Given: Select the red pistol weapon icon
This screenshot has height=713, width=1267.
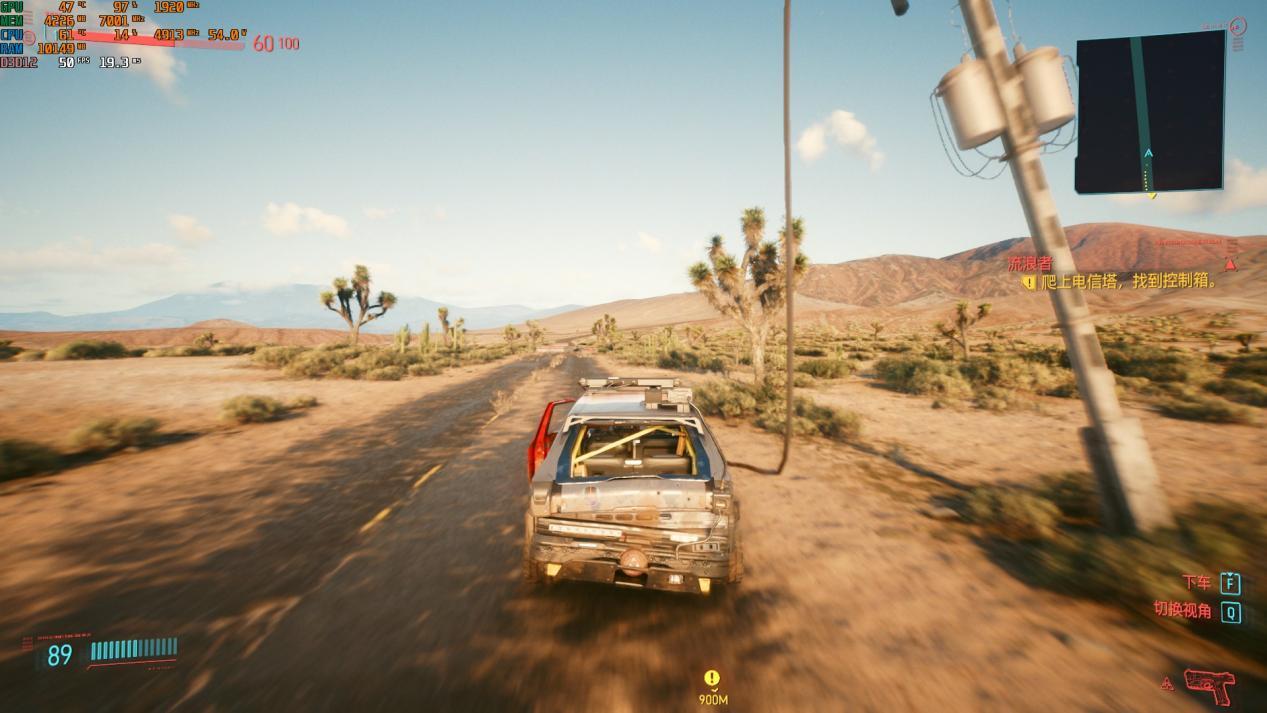Looking at the screenshot, I should (1209, 685).
